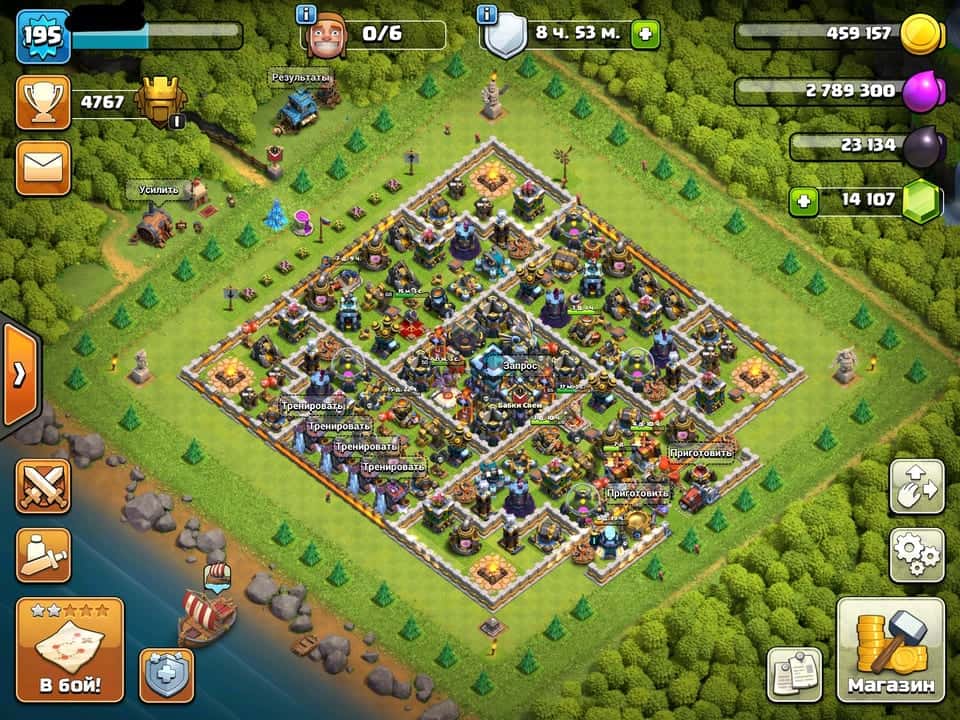The image size is (960, 720).
Task: Open the settings gears button
Action: [x=916, y=555]
